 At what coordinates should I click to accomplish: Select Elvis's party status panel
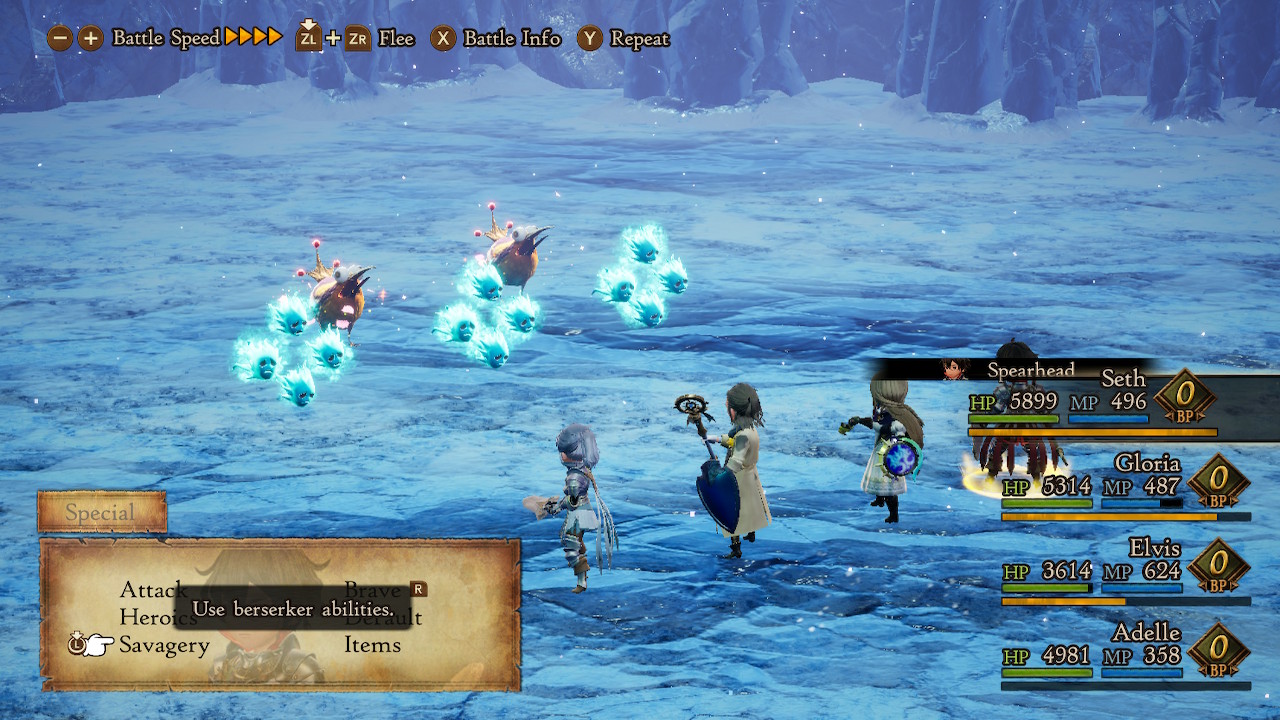pyautogui.click(x=1124, y=572)
